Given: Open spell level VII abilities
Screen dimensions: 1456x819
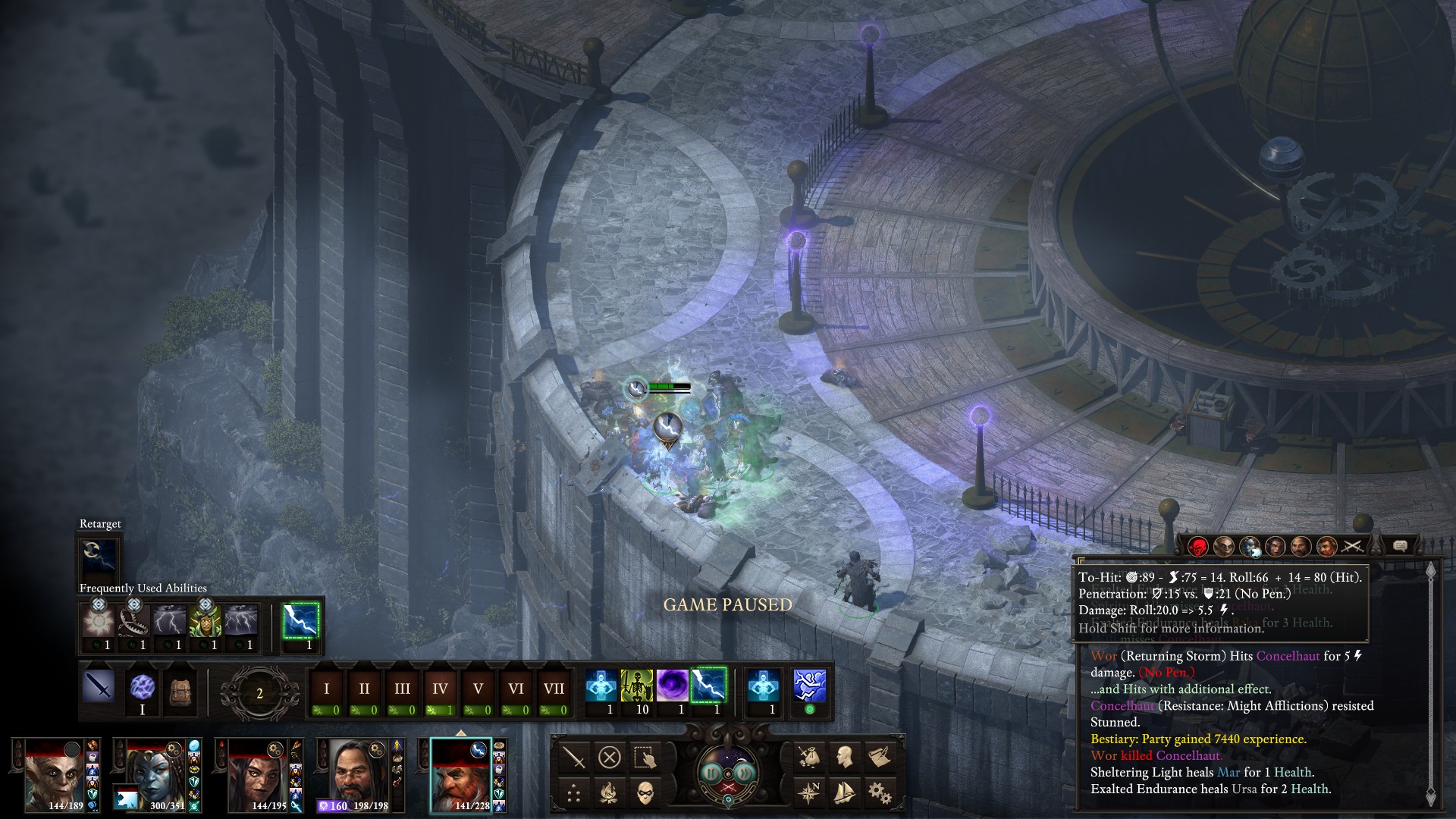Looking at the screenshot, I should click(554, 689).
